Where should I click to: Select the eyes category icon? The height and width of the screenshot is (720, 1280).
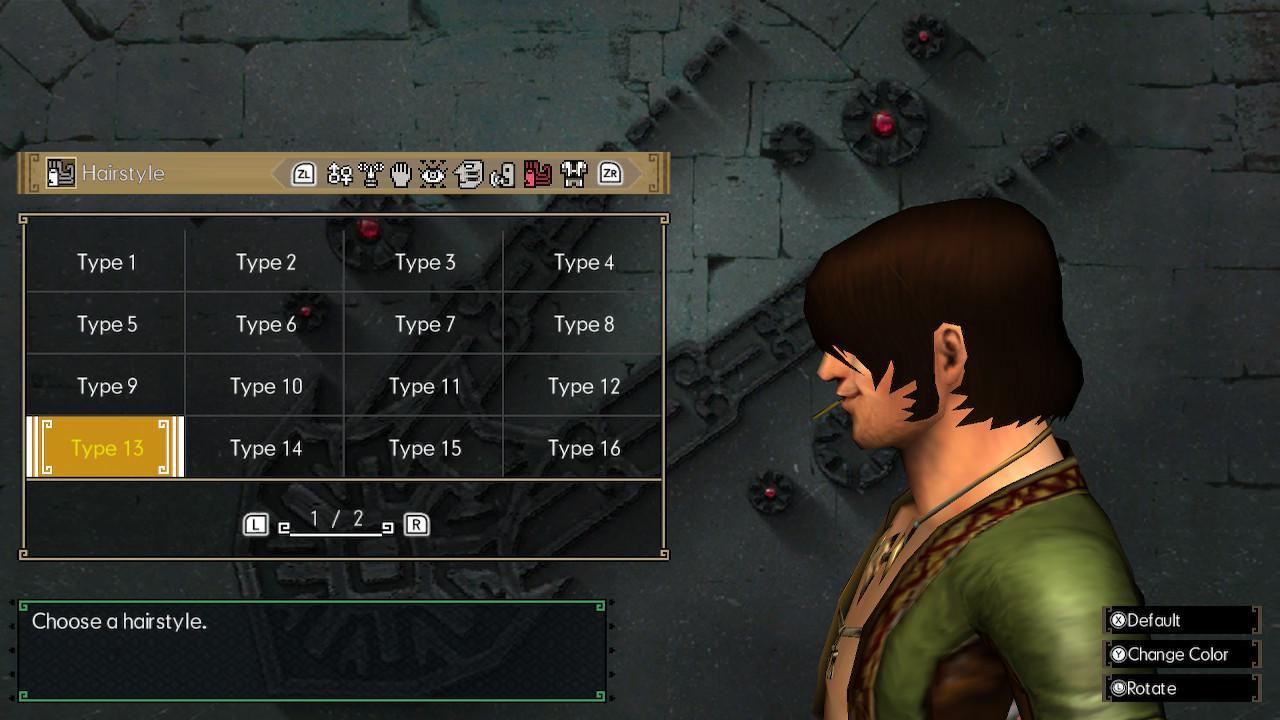pyautogui.click(x=432, y=173)
